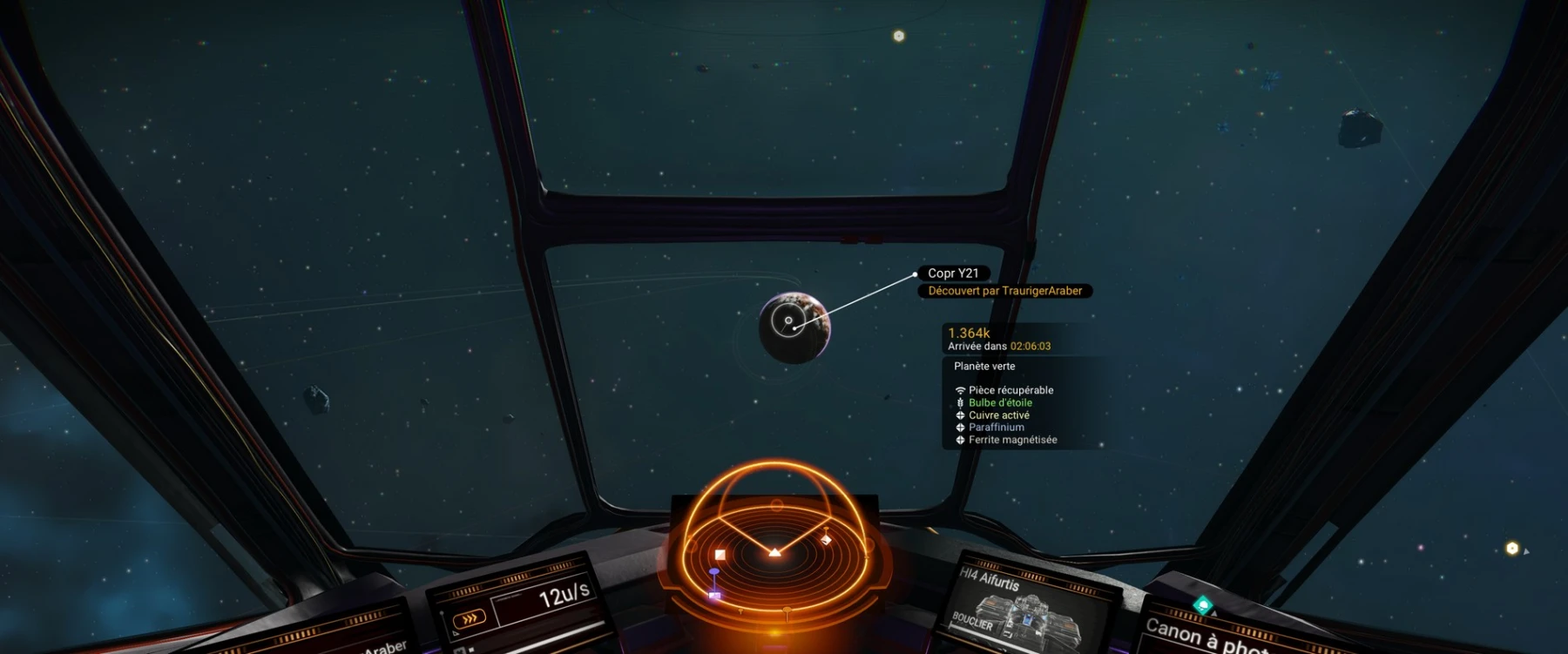This screenshot has height=654, width=1568.
Task: Pick the Paraffinium resource entry
Action: [x=996, y=428]
